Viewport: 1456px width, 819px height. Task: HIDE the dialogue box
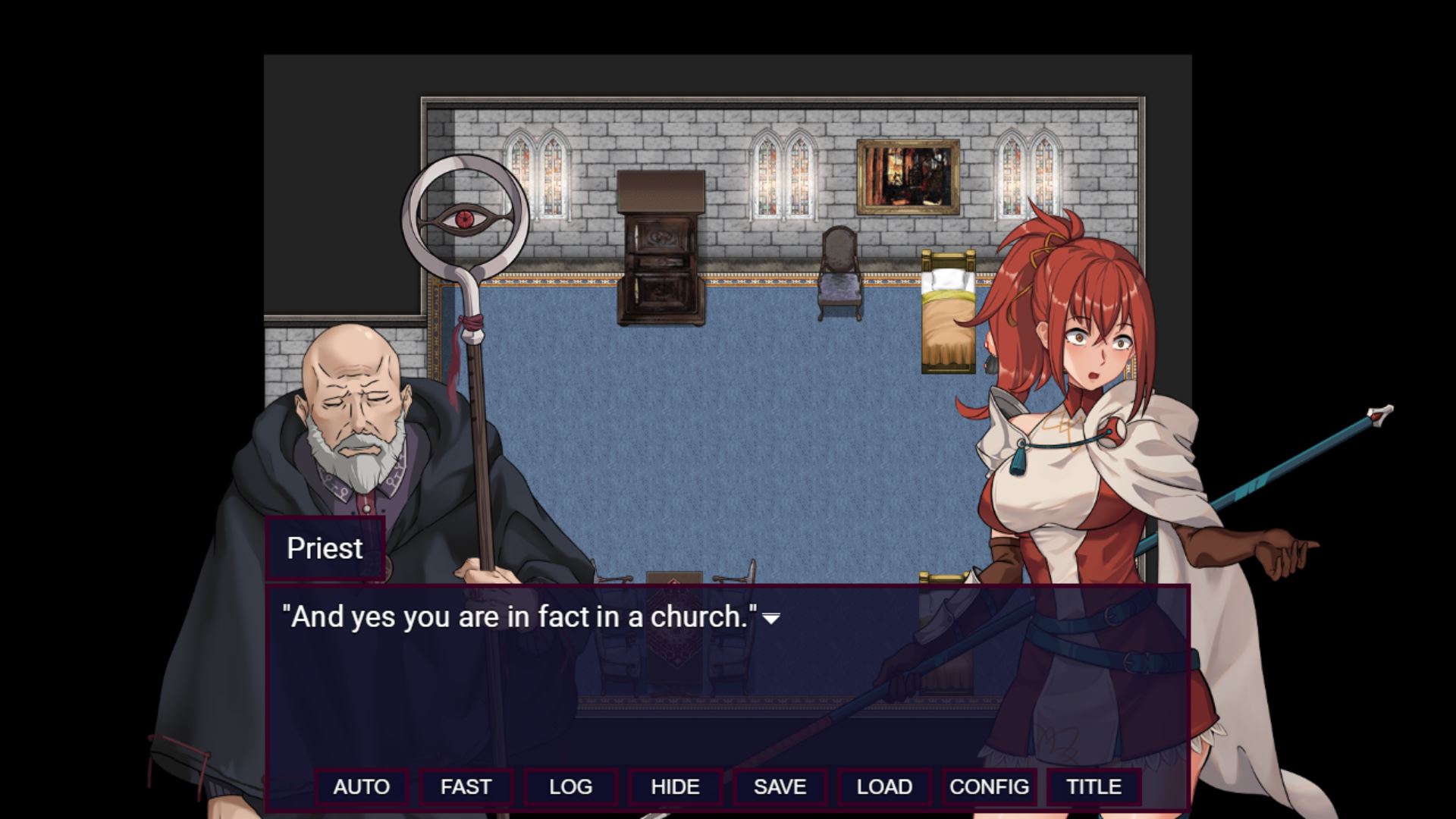click(x=676, y=786)
